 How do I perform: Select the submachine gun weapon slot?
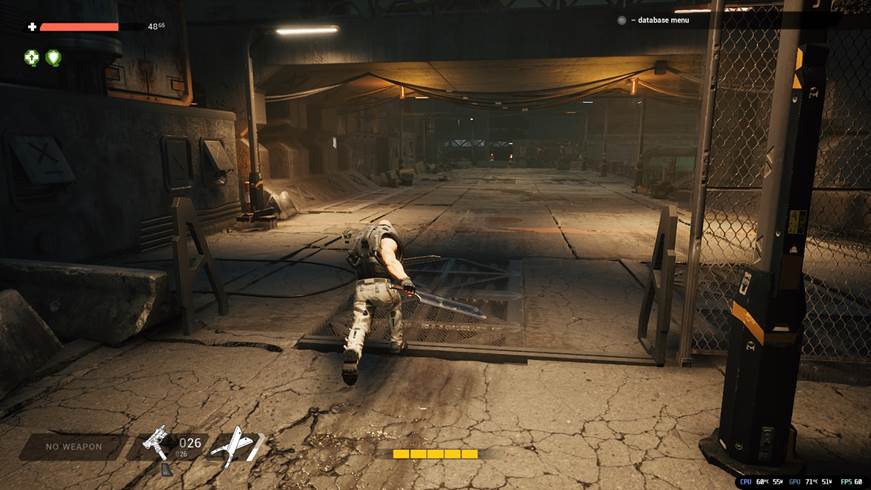tap(160, 445)
